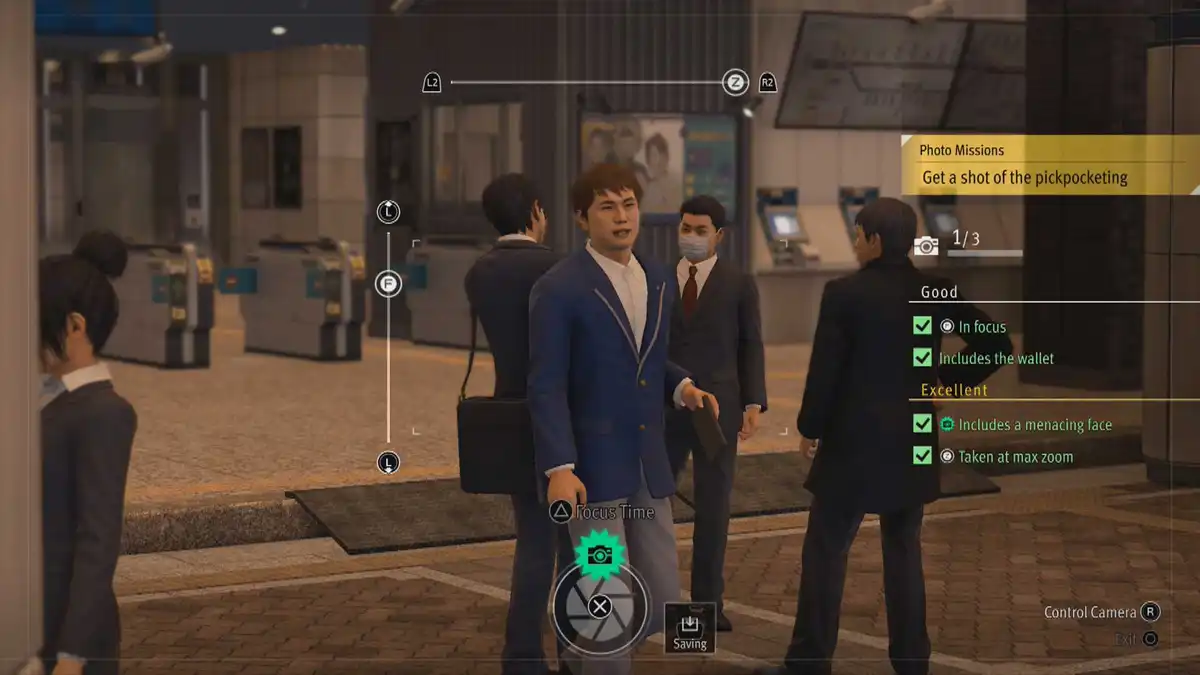Image resolution: width=1200 pixels, height=675 pixels.
Task: Open the Photo Missions objective banner
Action: tap(1048, 166)
